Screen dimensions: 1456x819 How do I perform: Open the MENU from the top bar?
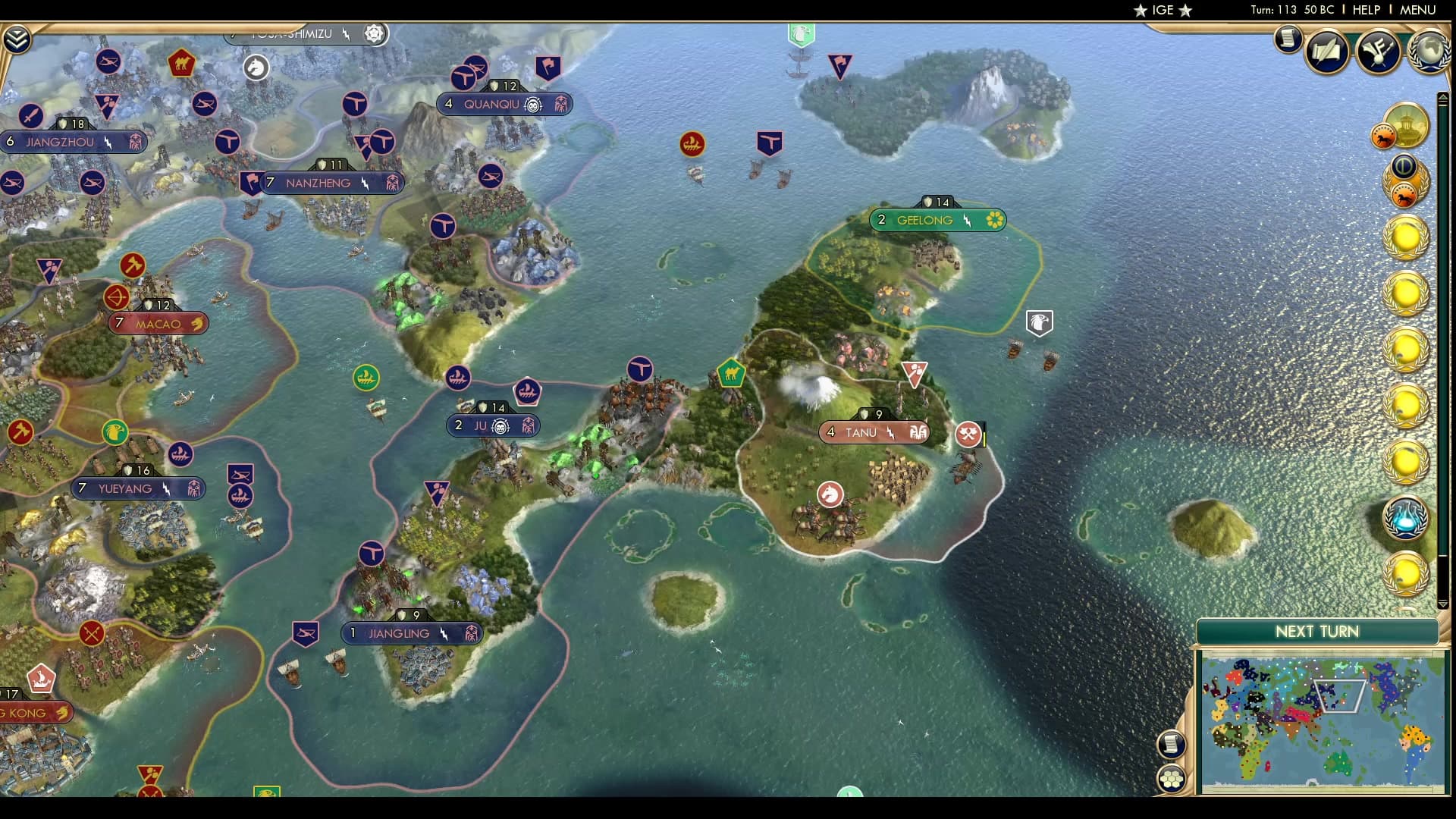(x=1420, y=10)
